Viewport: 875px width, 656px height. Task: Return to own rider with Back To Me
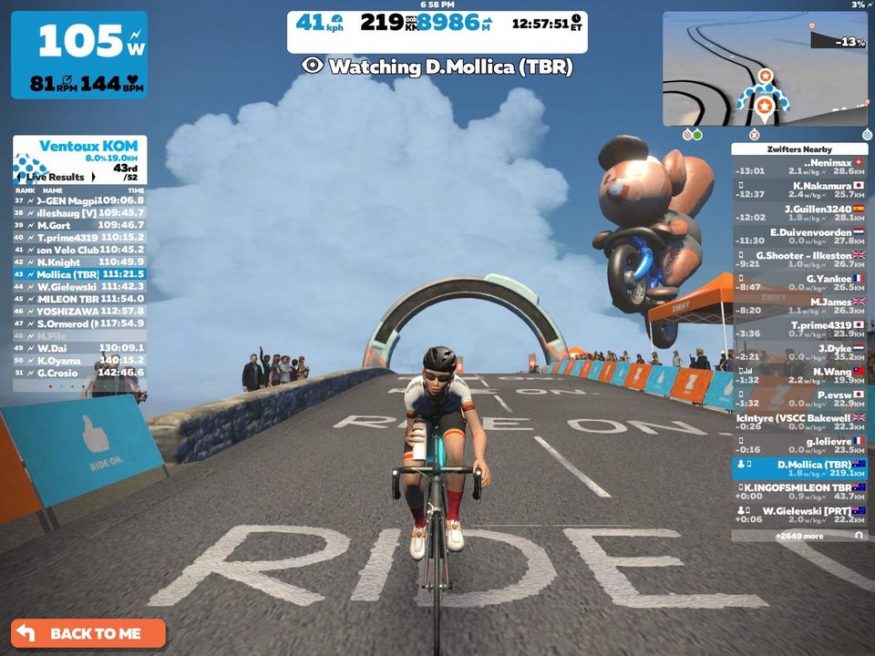coord(88,633)
